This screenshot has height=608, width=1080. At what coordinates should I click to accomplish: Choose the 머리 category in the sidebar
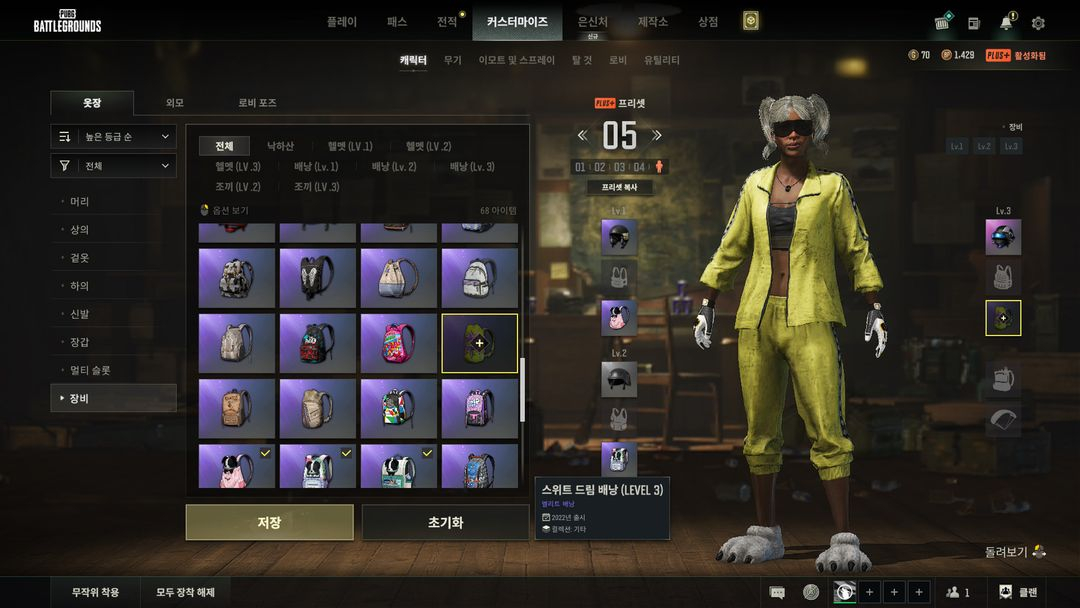coord(80,202)
